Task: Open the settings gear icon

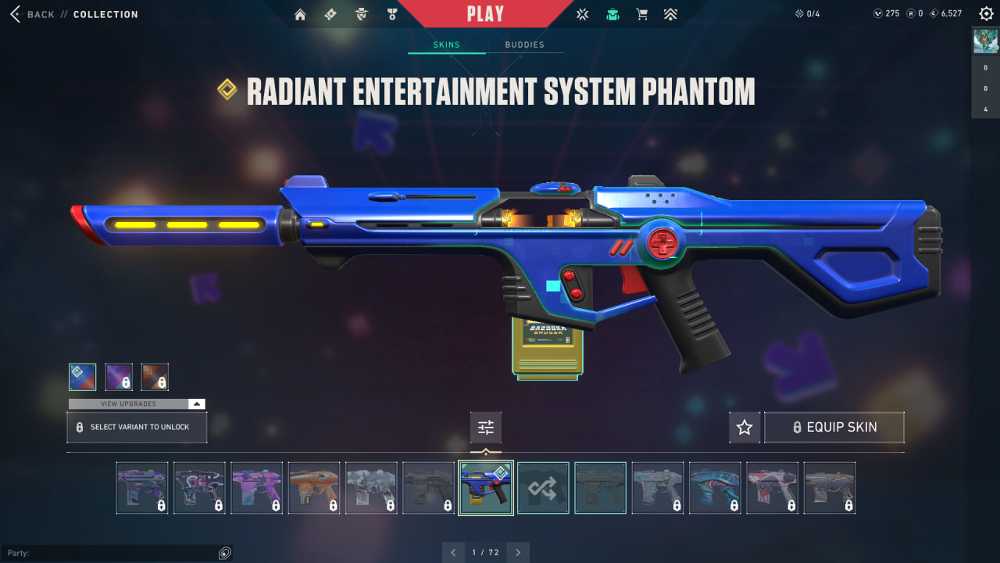Action: coord(986,14)
